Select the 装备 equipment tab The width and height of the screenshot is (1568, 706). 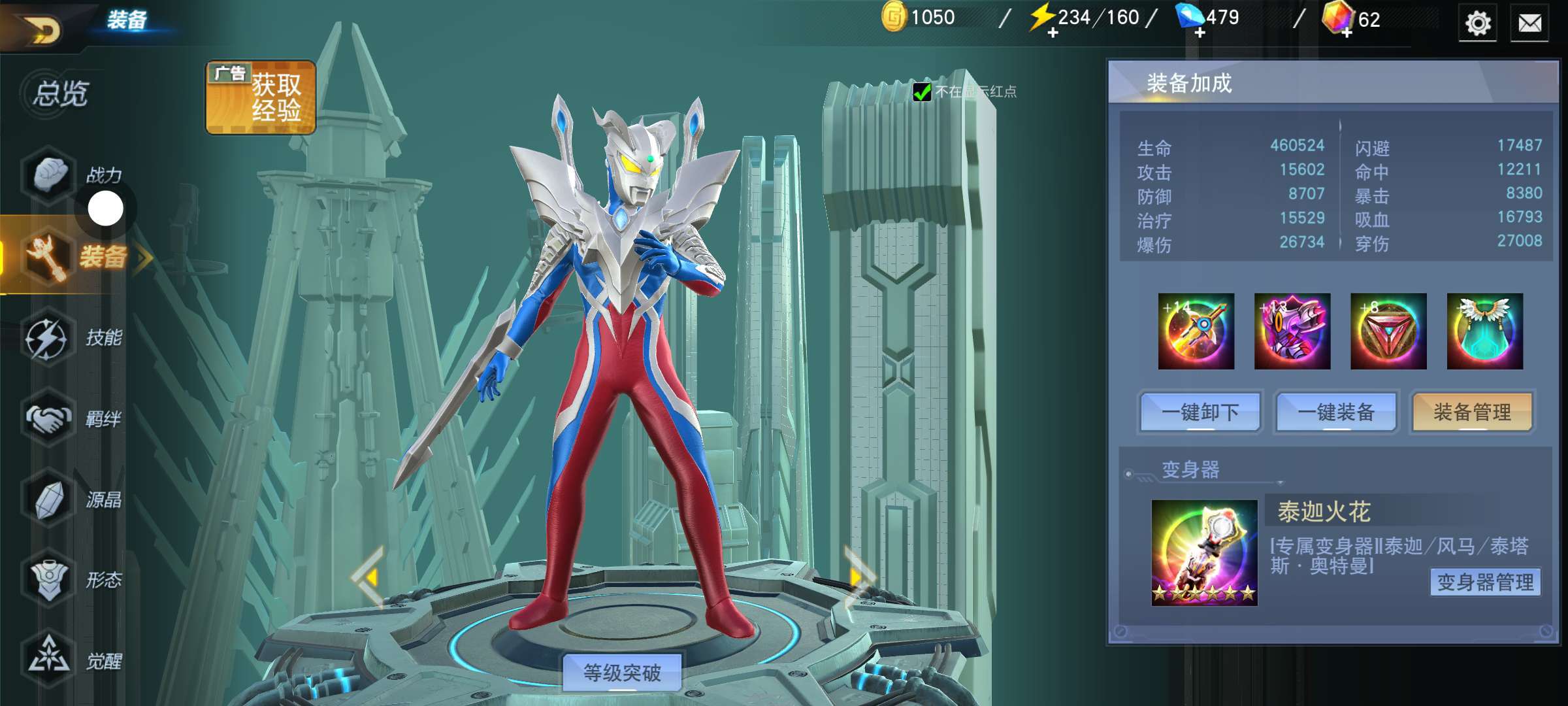pyautogui.click(x=75, y=256)
